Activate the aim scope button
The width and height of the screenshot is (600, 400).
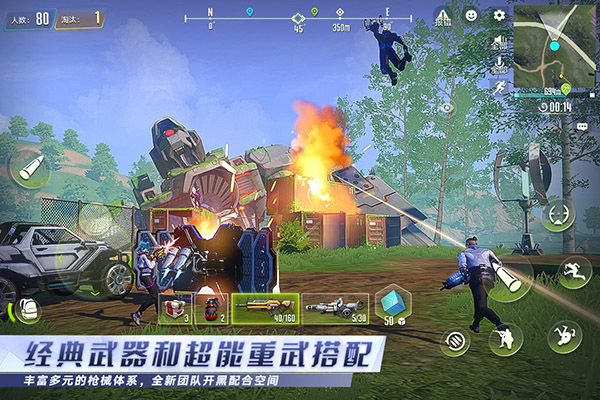[558, 213]
